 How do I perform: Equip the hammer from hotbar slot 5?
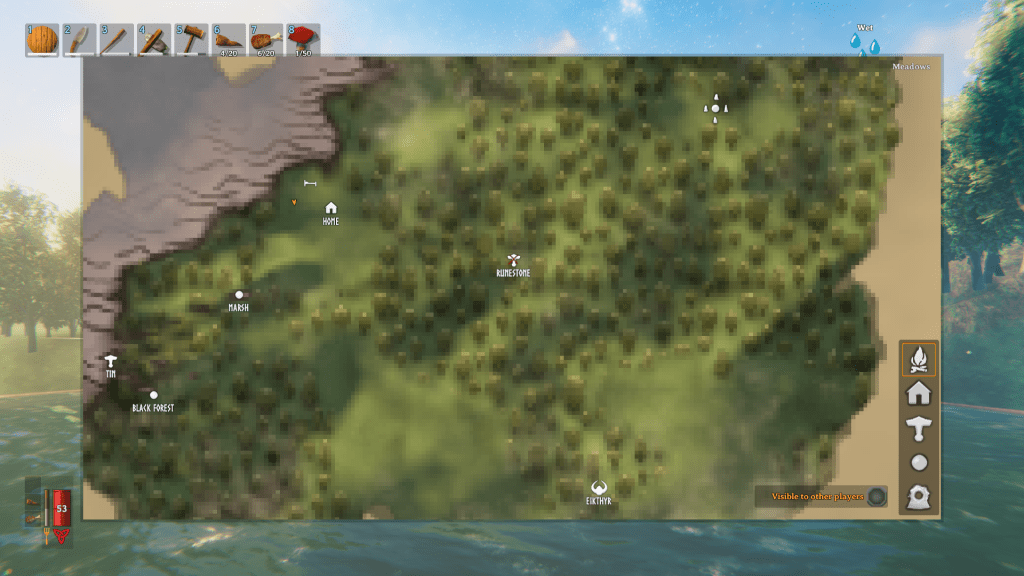pos(191,40)
